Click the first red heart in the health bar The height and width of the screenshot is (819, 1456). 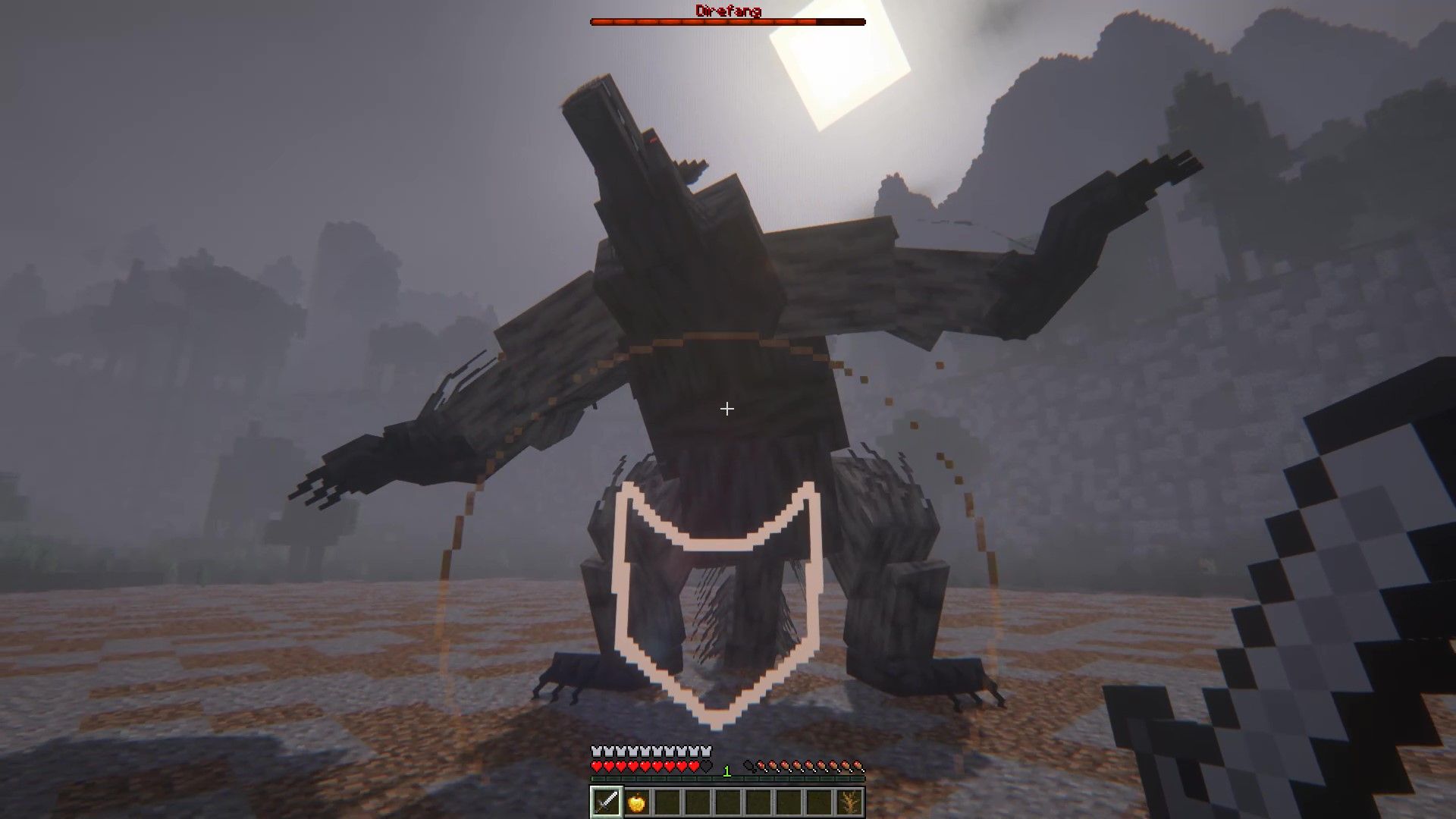(x=596, y=766)
